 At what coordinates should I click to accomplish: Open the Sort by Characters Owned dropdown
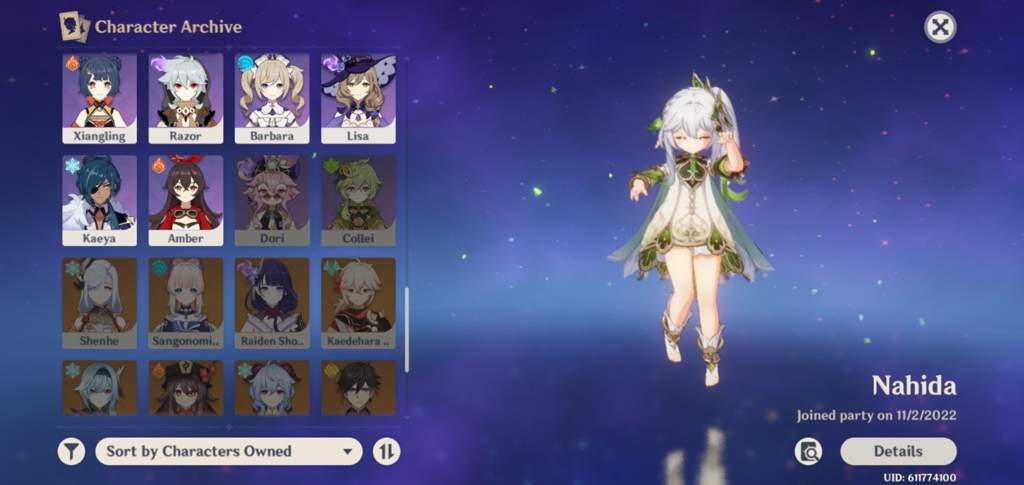229,452
